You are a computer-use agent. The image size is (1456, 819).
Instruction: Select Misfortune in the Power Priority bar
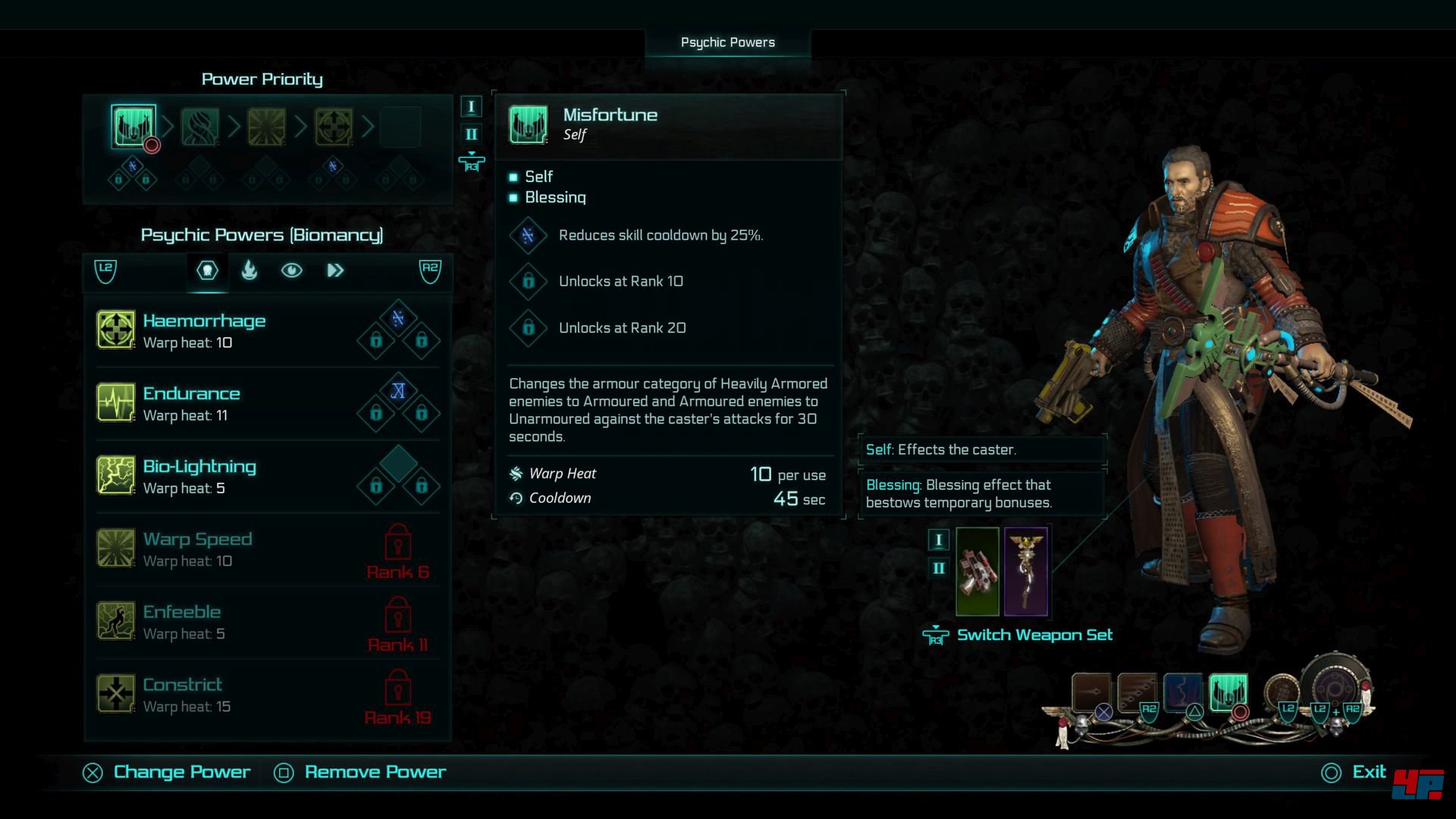[x=133, y=126]
